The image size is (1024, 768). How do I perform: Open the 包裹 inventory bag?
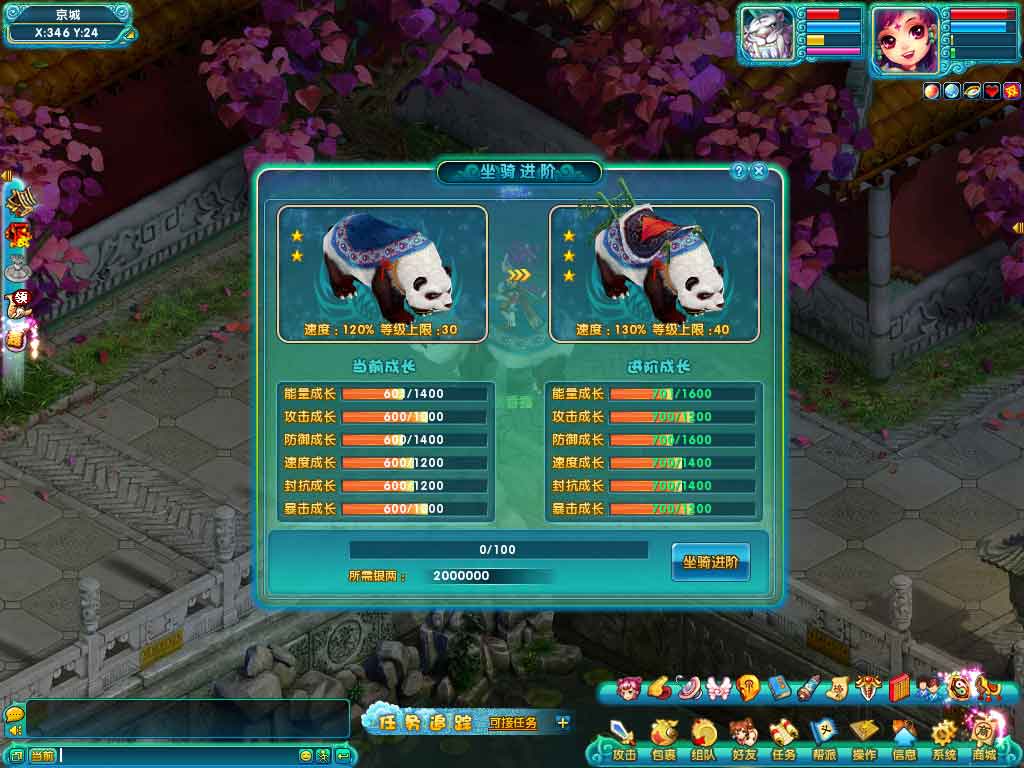pos(663,740)
